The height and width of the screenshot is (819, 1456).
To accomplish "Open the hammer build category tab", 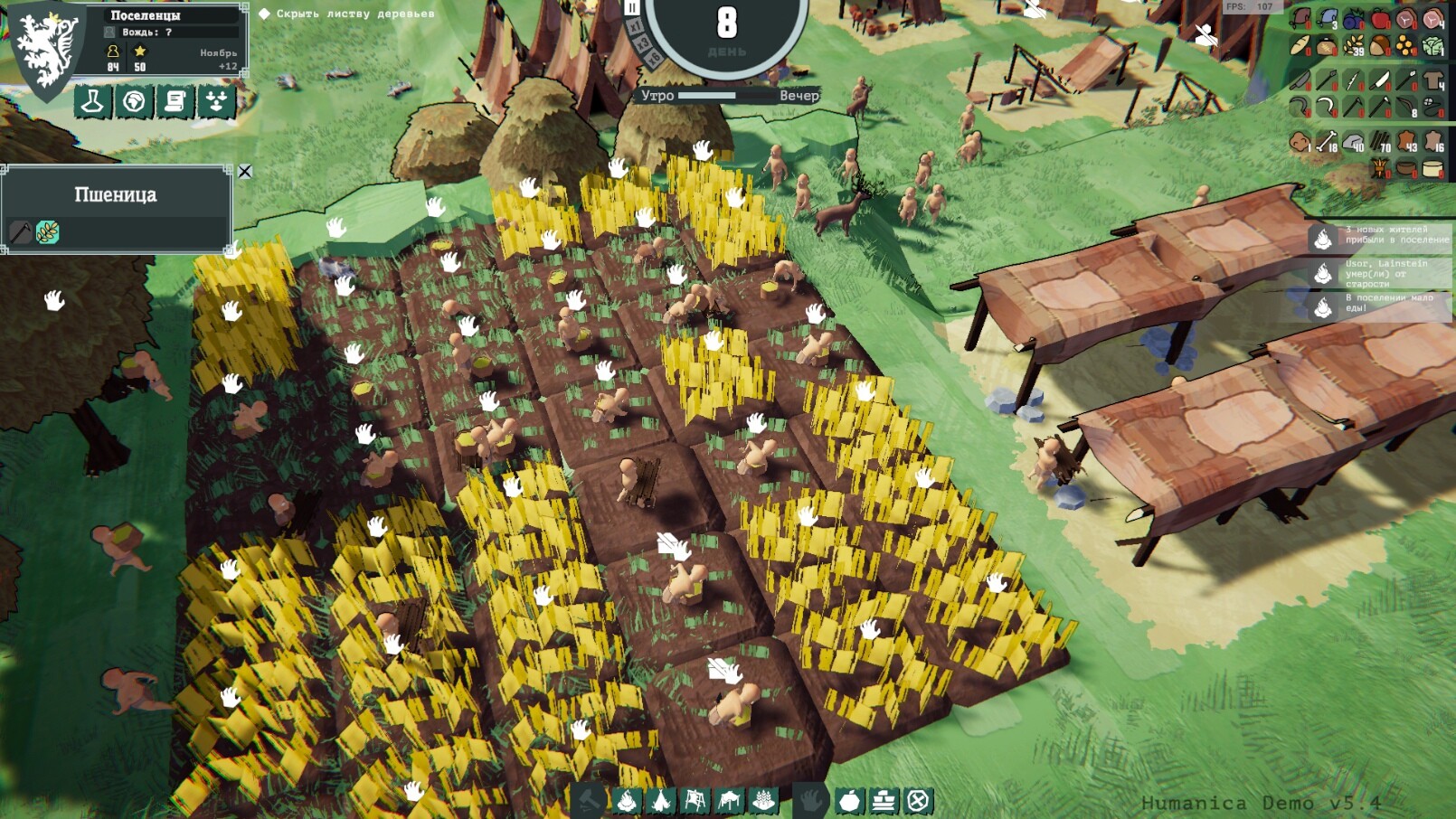I will 589,801.
